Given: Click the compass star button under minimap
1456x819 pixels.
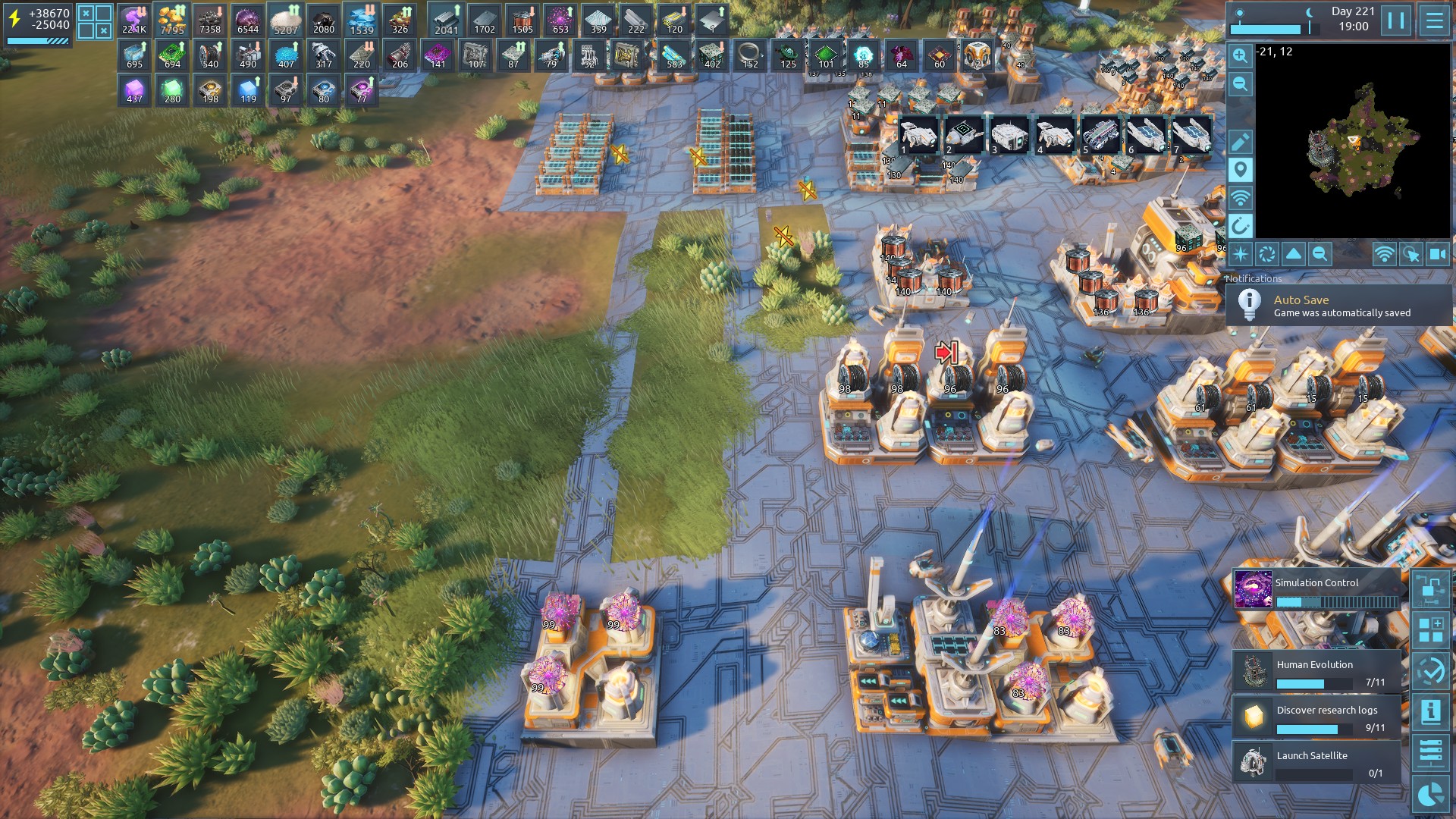Looking at the screenshot, I should tap(1241, 254).
